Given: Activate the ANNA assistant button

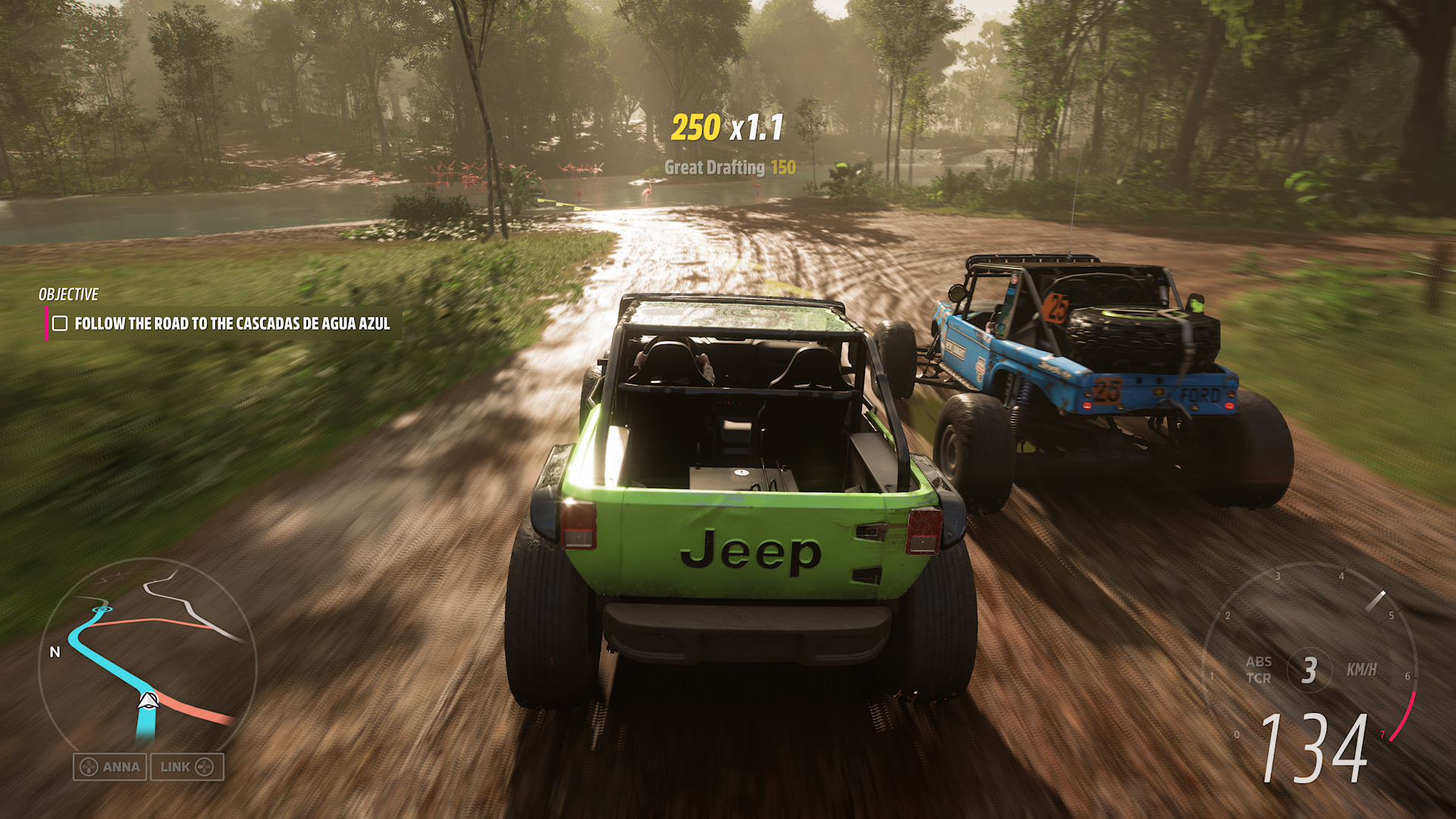Looking at the screenshot, I should point(110,767).
